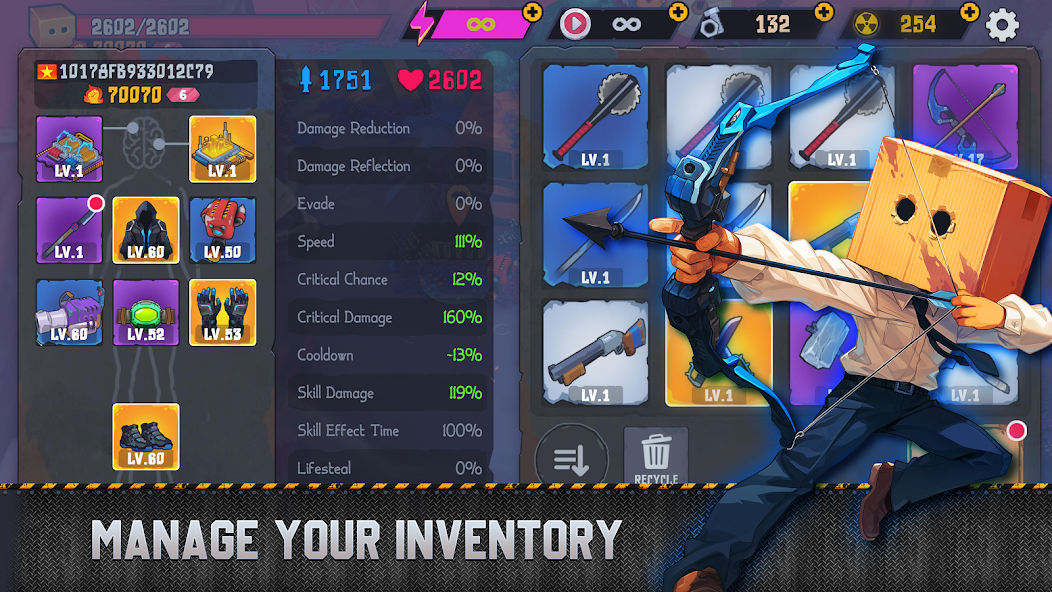
Task: Select the purple gatling gun LV.60 slot
Action: point(69,312)
